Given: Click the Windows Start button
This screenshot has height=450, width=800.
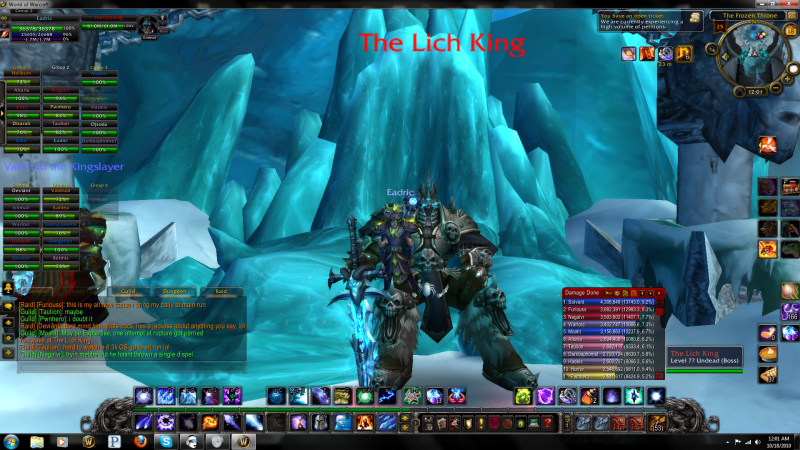Looking at the screenshot, I should (x=13, y=440).
